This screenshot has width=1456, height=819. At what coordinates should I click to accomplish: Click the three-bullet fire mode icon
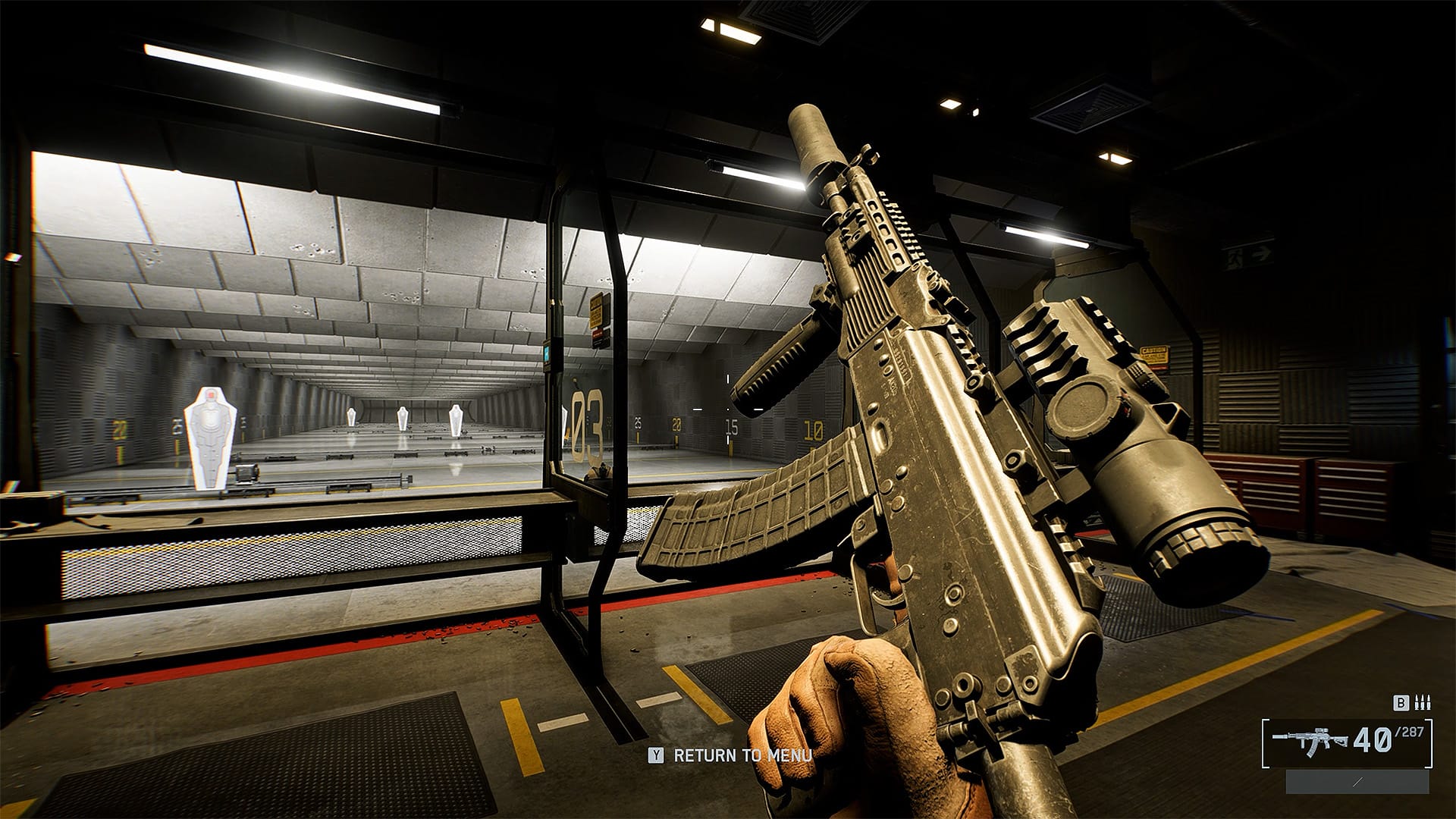[1423, 704]
